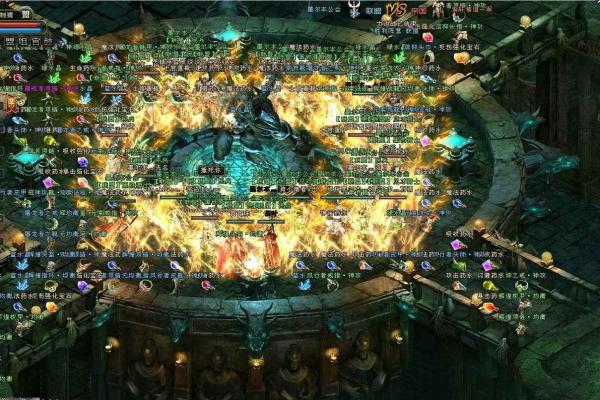Click the blue 联盟 faction label

coord(373,9)
